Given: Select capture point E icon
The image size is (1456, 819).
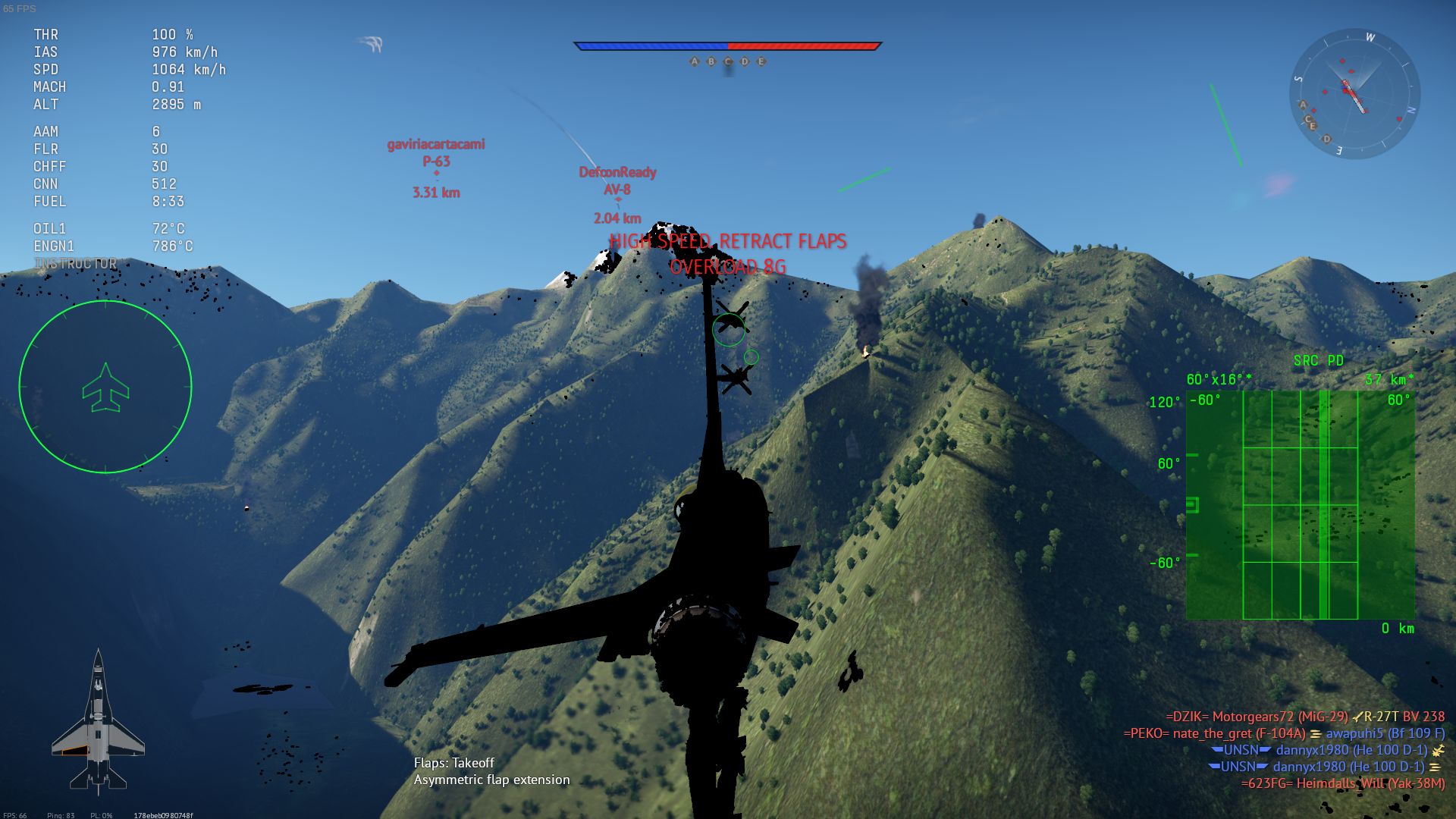Looking at the screenshot, I should pos(761,60).
